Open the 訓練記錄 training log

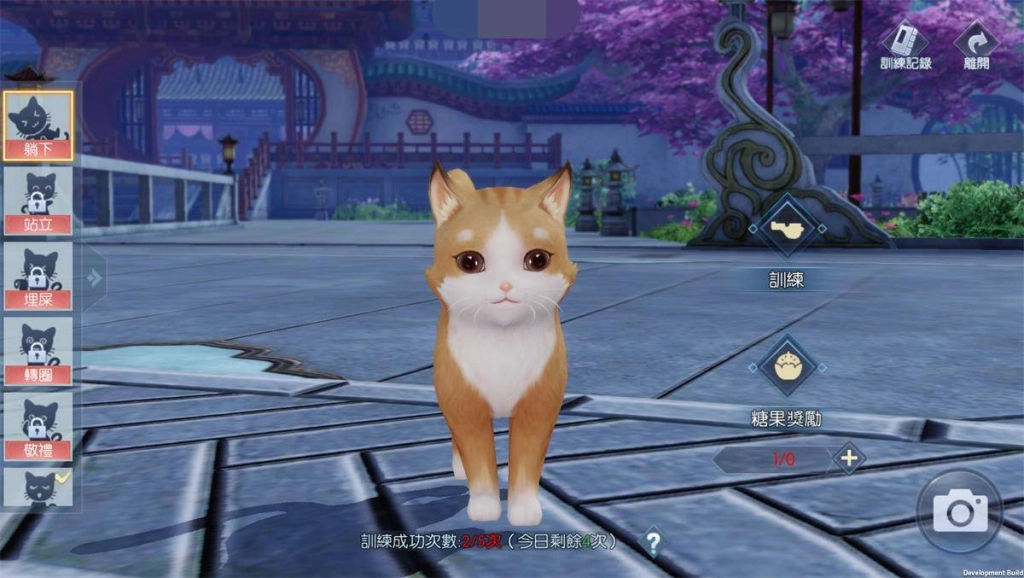(905, 44)
